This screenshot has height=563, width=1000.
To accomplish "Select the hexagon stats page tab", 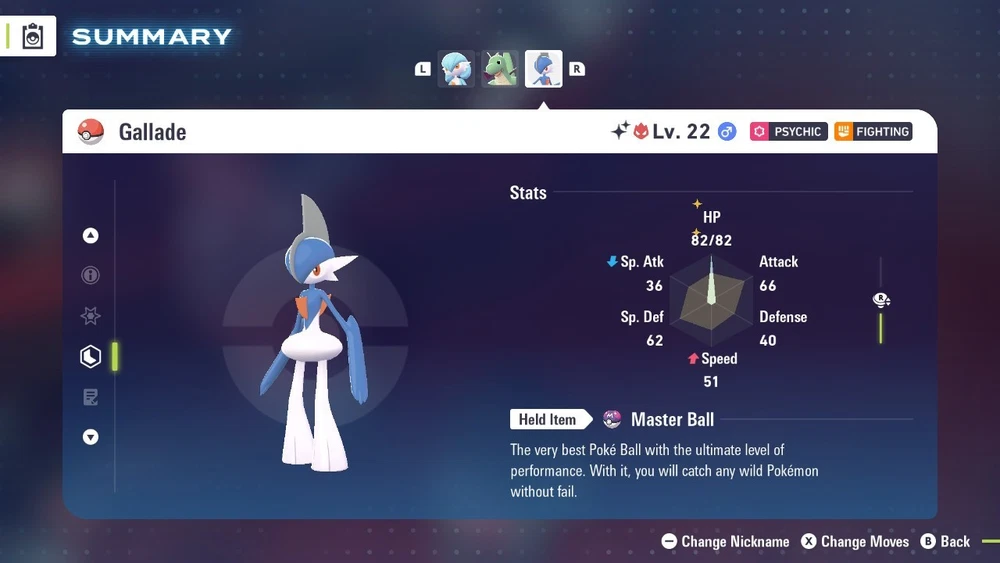I will point(91,357).
